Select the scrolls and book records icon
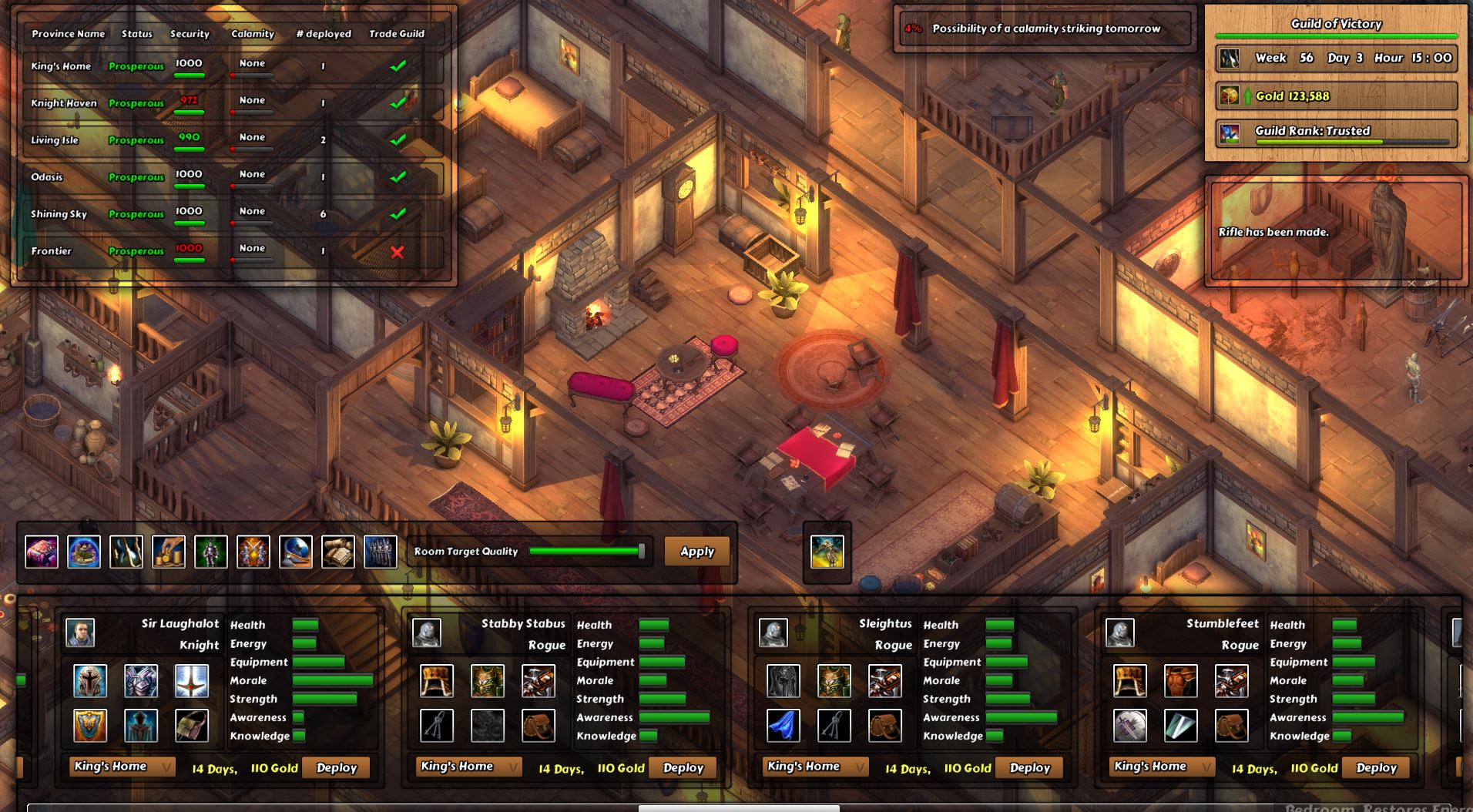Viewport: 1473px width, 812px height. point(338,551)
